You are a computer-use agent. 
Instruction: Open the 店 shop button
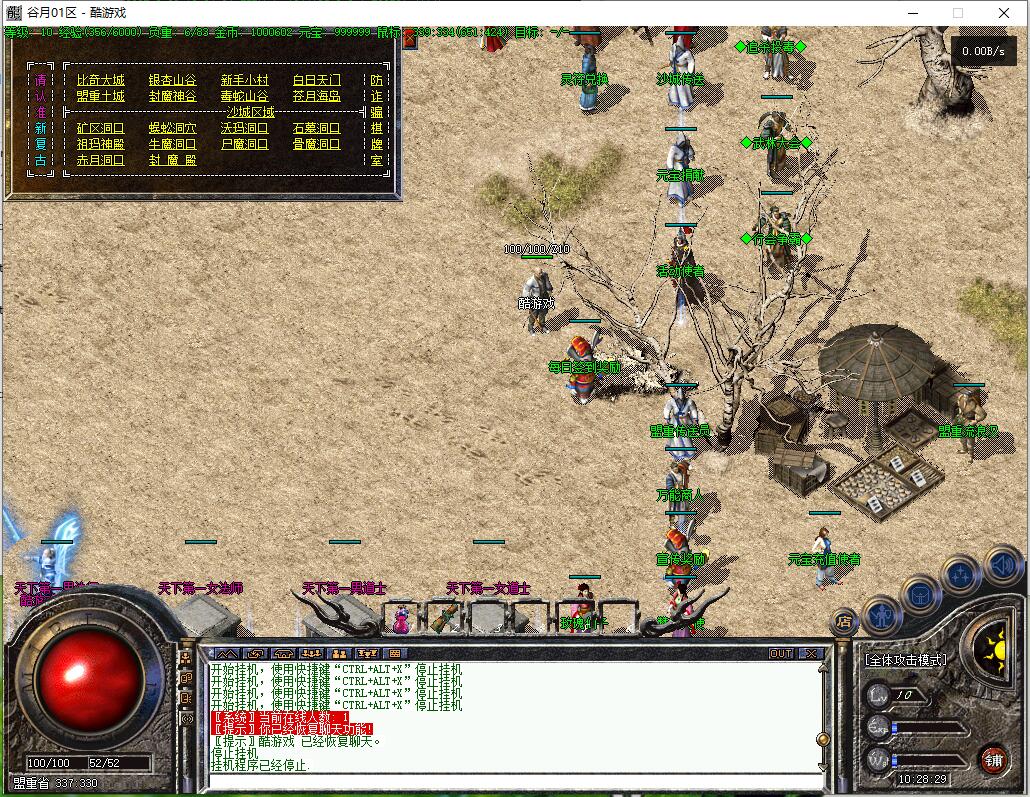(x=844, y=621)
